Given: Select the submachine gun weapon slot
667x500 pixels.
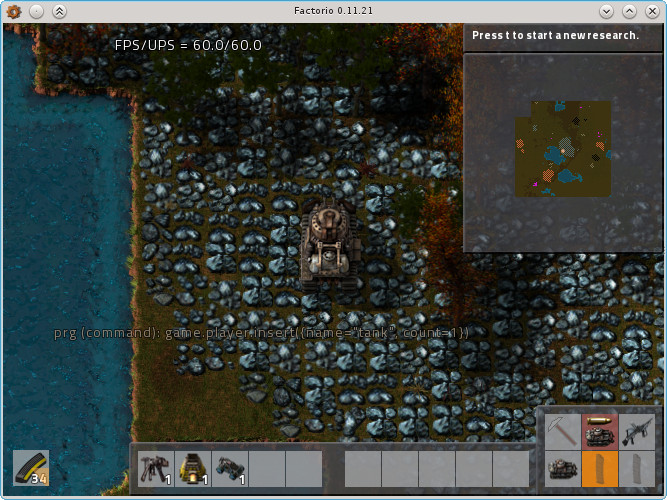Looking at the screenshot, I should pos(636,431).
